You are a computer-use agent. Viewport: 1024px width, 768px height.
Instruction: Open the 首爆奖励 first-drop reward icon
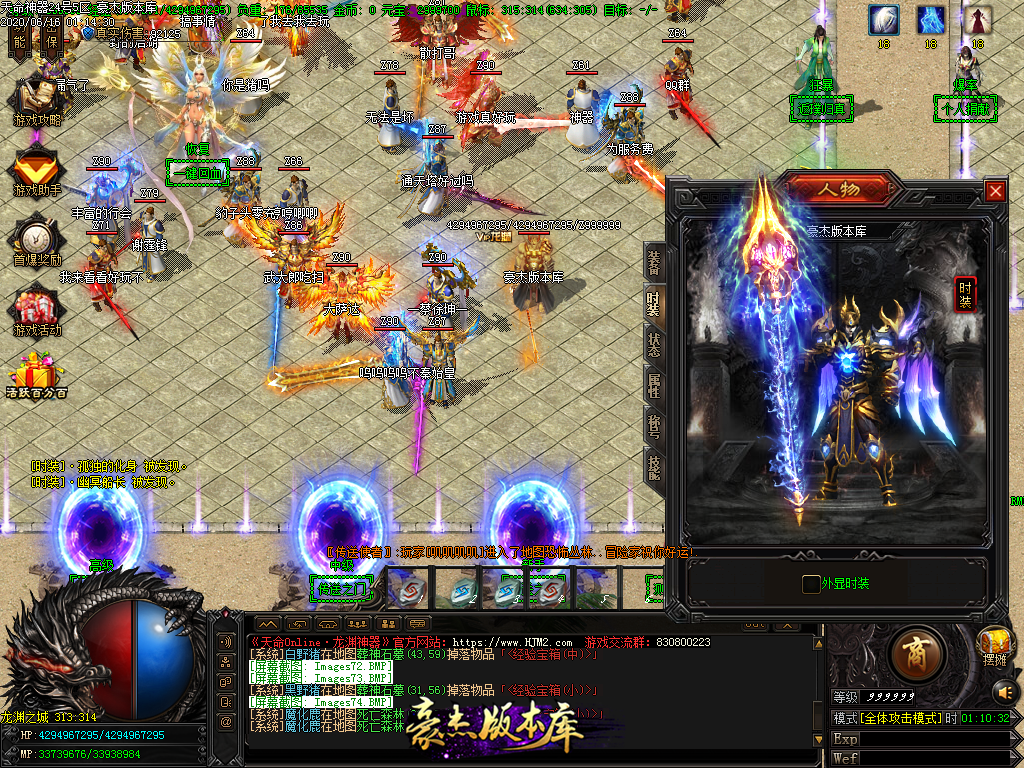[37, 240]
